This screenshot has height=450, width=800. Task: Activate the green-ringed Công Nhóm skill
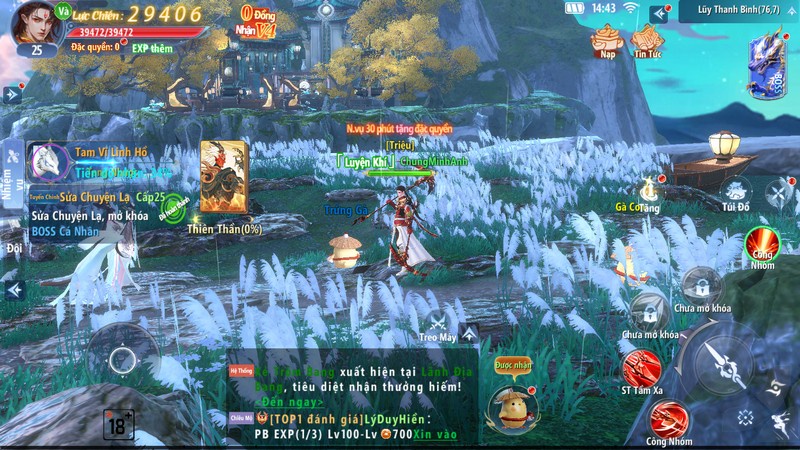coord(764,244)
